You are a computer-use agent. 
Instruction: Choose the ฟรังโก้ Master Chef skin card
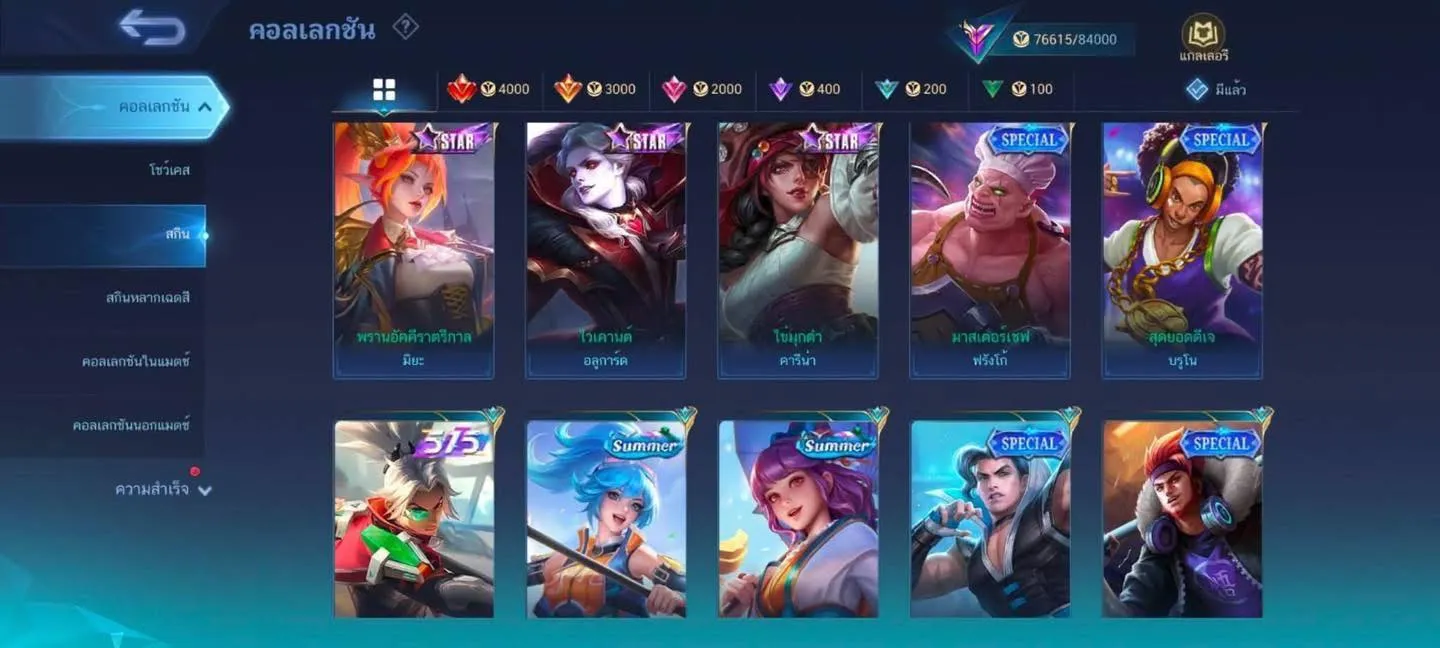point(989,250)
